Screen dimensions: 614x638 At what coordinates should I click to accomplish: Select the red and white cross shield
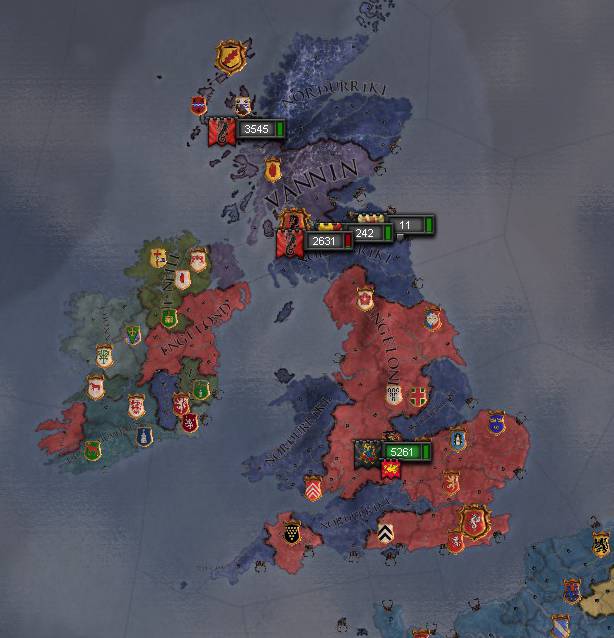pos(418,395)
